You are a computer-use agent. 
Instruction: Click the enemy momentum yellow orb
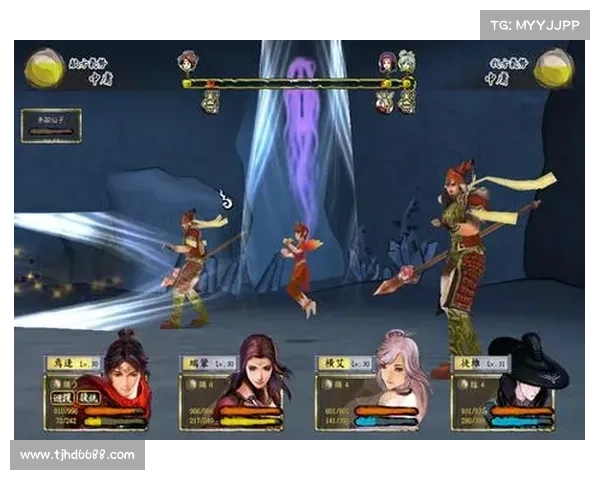click(553, 67)
